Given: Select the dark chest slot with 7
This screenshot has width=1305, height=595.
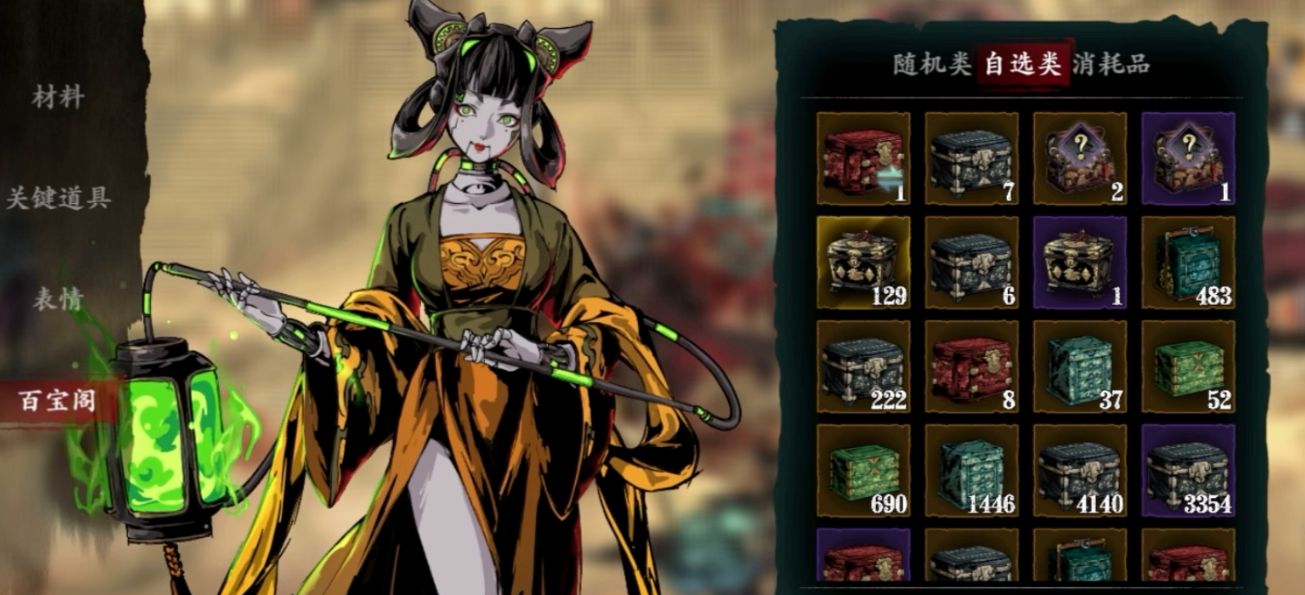Looking at the screenshot, I should coord(971,159).
